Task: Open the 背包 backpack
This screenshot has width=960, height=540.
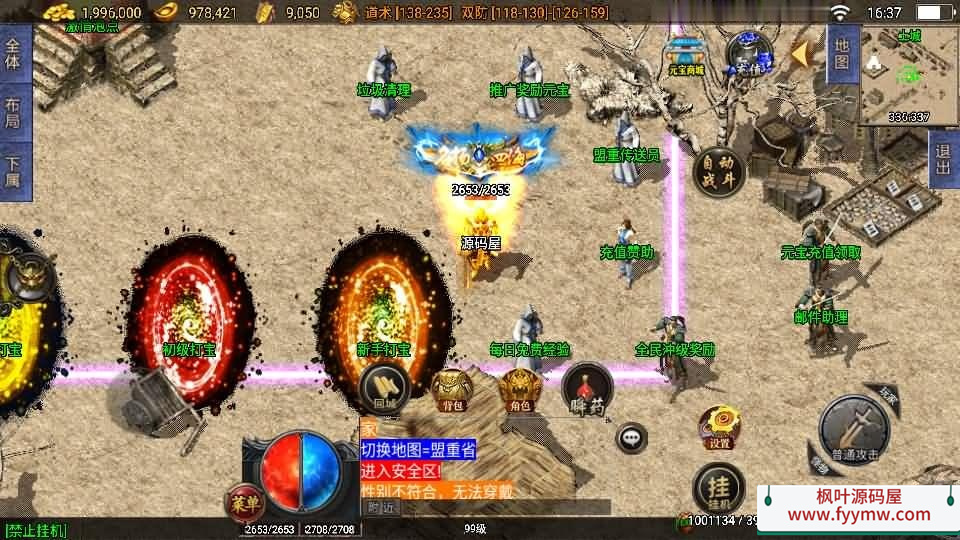Action: coord(450,388)
